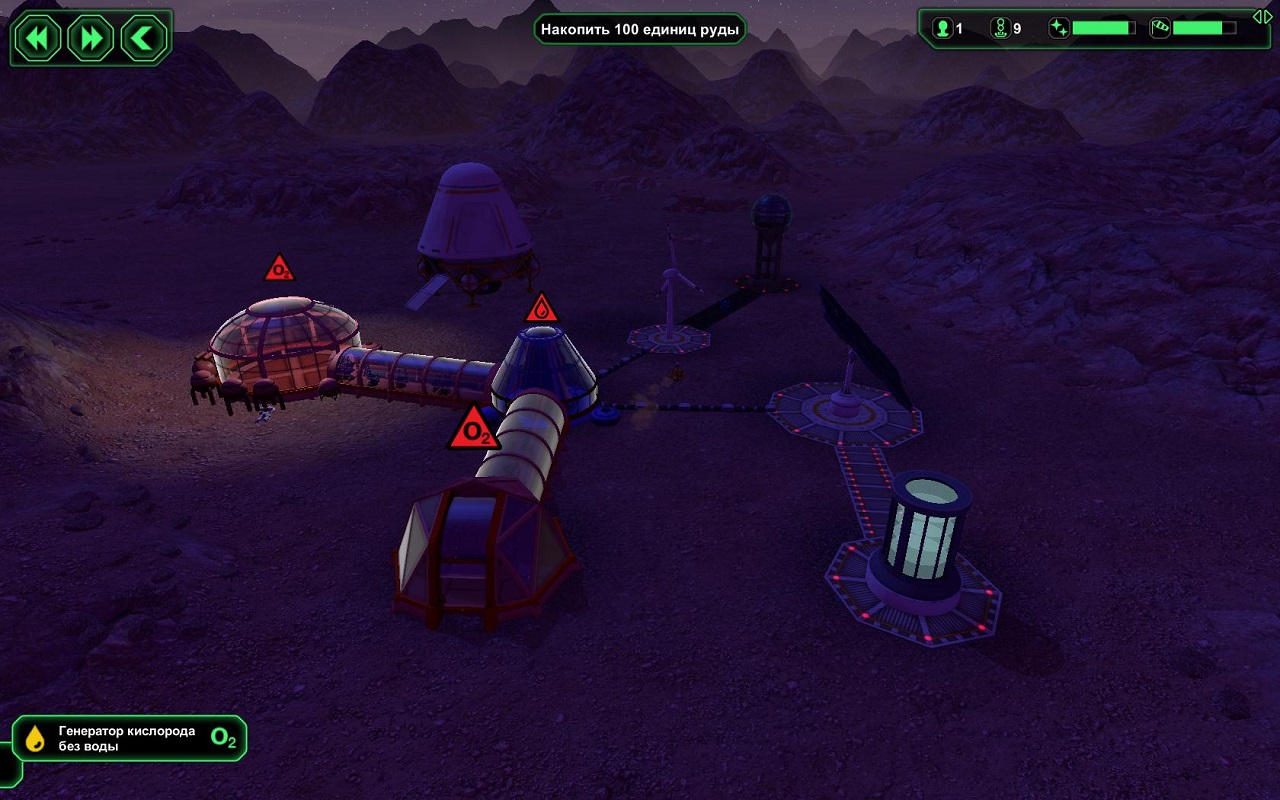
Task: Click the colonist count icon
Action: click(x=942, y=28)
